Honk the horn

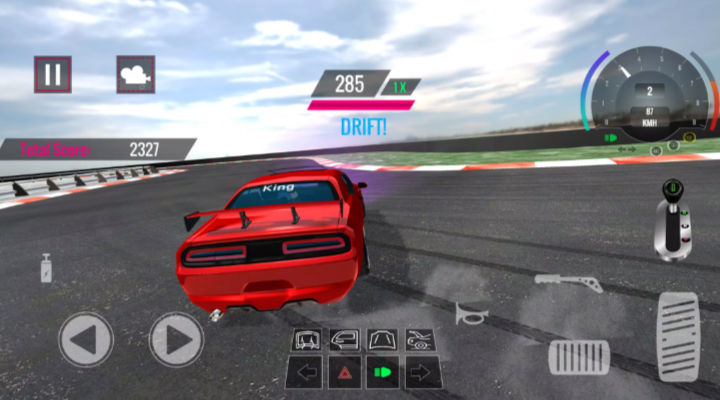468,314
